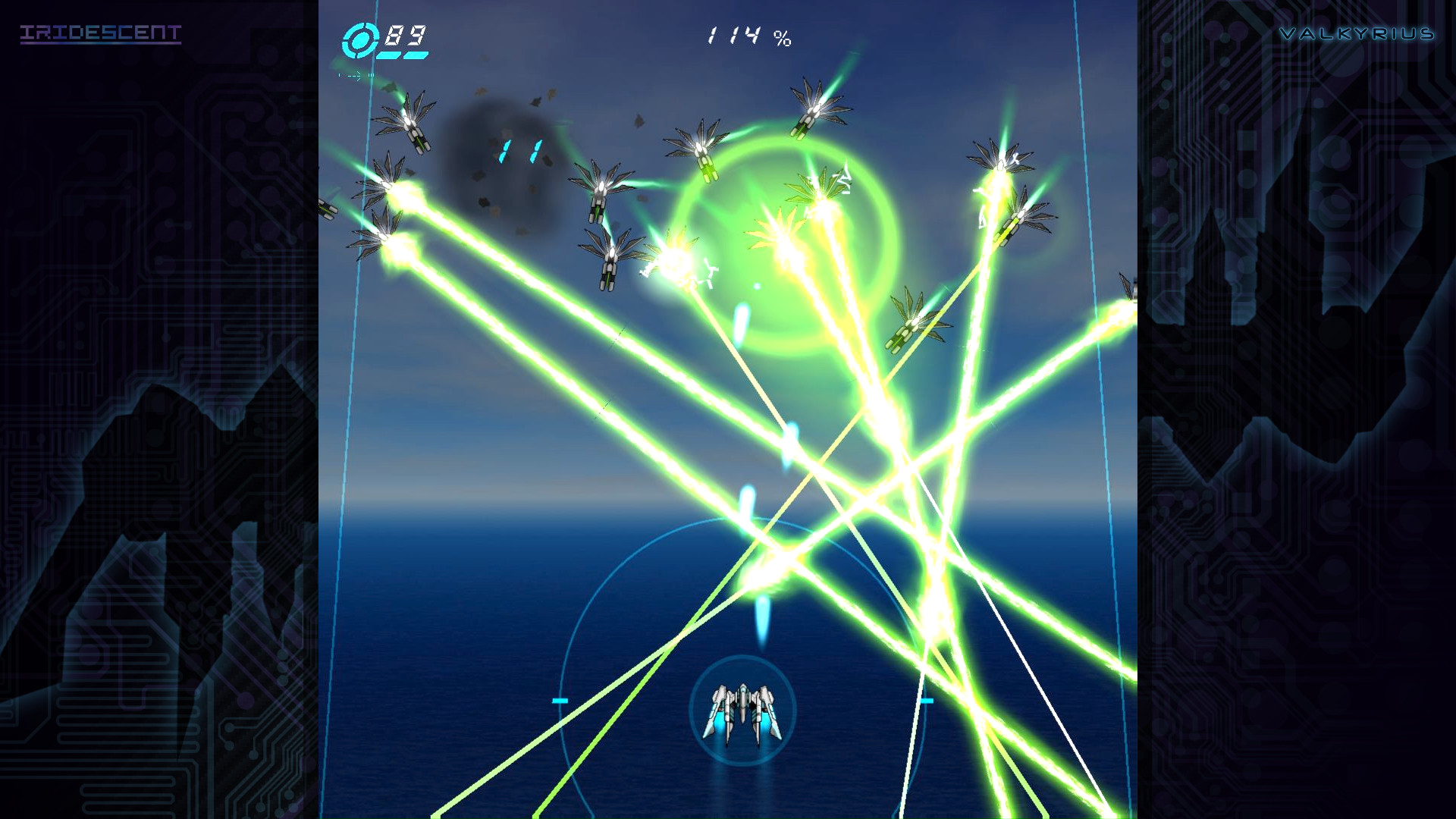Click the VALKYRIUS title text
Viewport: 1456px width, 819px height.
click(1357, 33)
